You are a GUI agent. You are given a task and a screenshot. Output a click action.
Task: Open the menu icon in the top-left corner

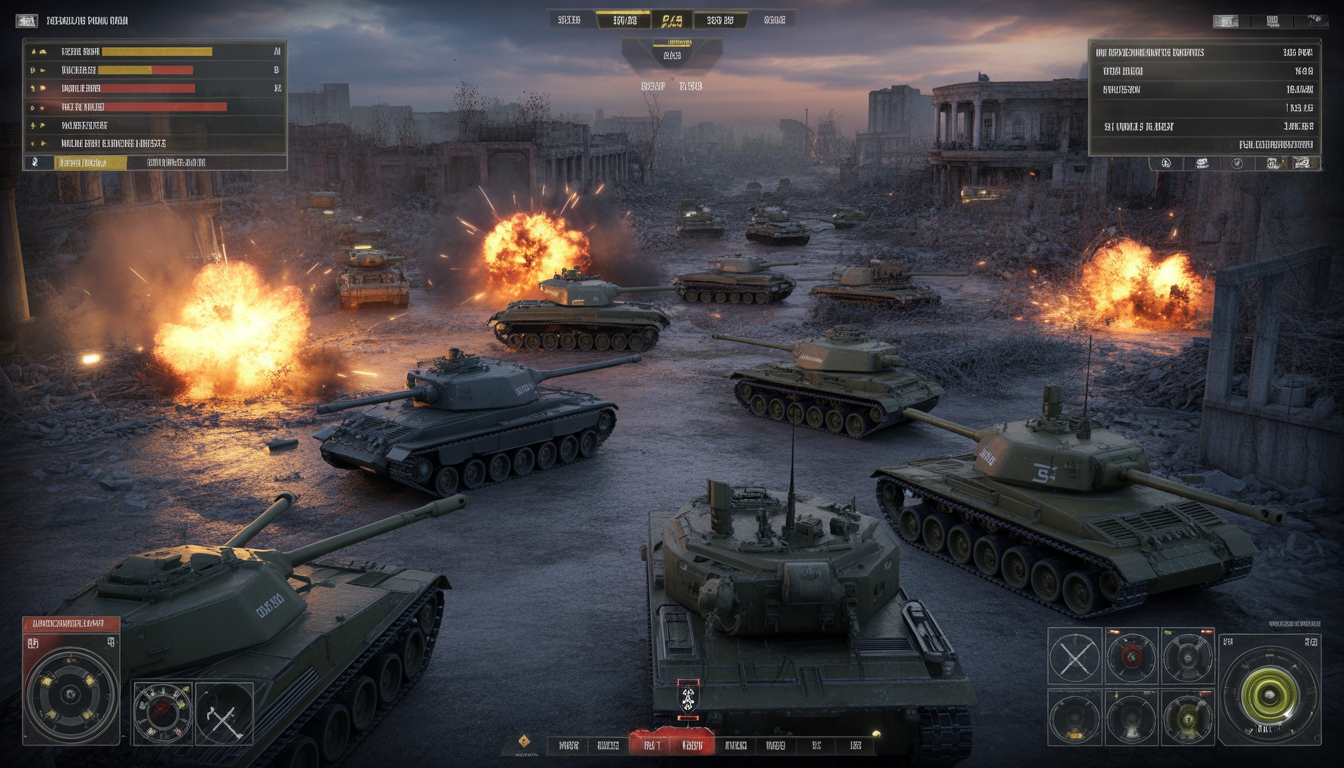(x=27, y=20)
